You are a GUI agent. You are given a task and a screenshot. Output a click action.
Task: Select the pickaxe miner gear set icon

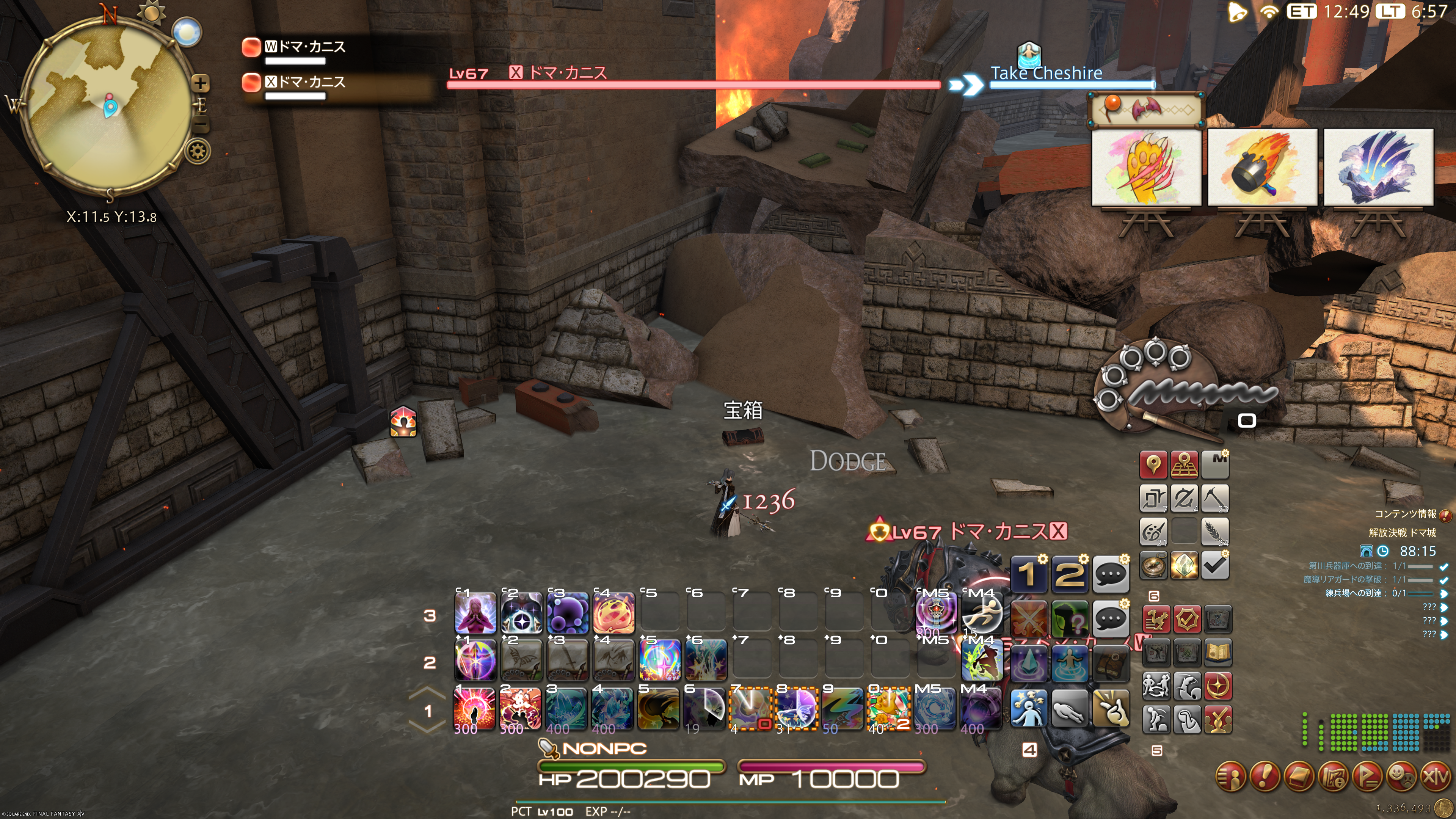[1215, 498]
